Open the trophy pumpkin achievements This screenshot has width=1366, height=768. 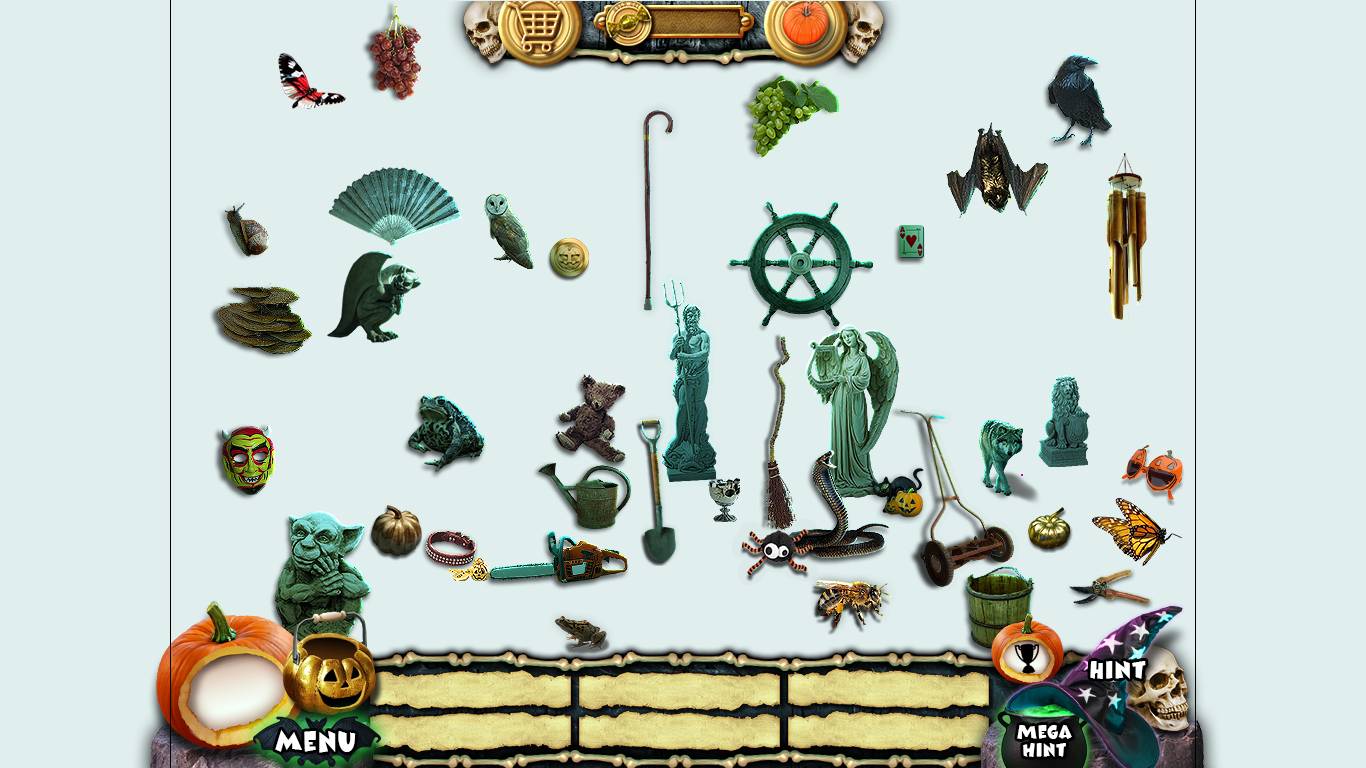[1027, 652]
